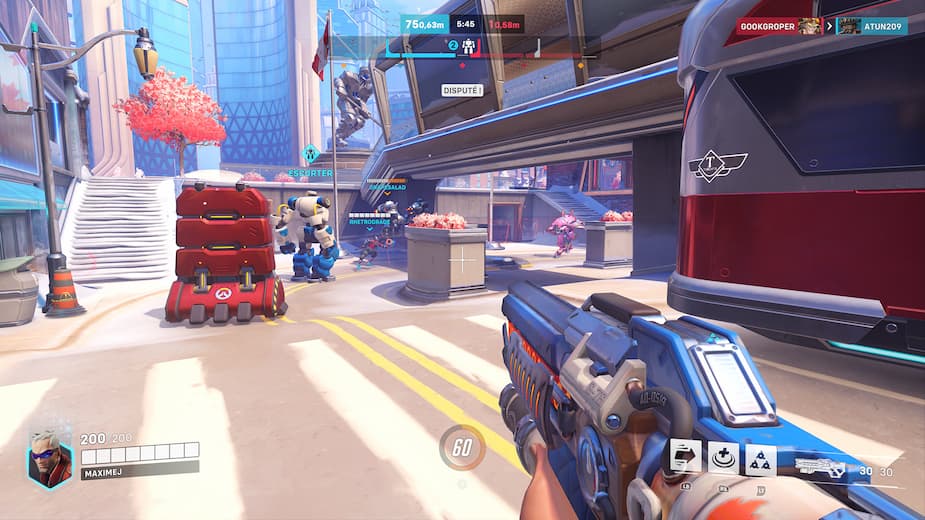Use the Biotic Field healing ability
Image resolution: width=925 pixels, height=520 pixels.
pos(723,458)
